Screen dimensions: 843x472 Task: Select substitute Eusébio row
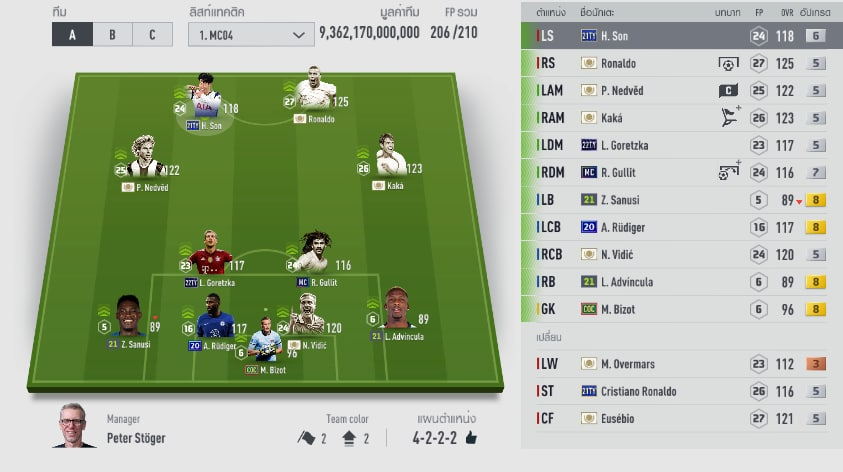(680, 418)
